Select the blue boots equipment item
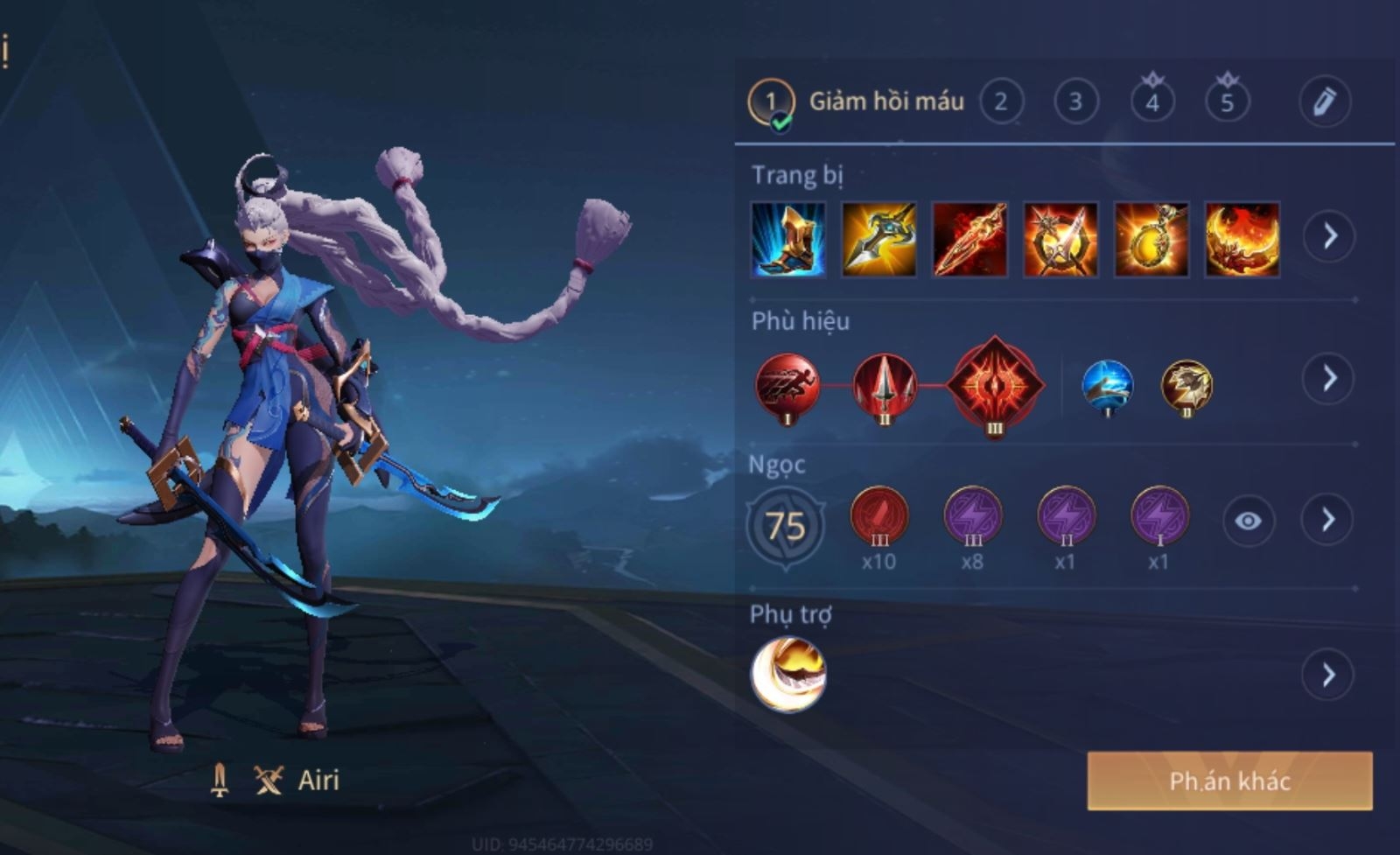The height and width of the screenshot is (855, 1400). (x=788, y=239)
